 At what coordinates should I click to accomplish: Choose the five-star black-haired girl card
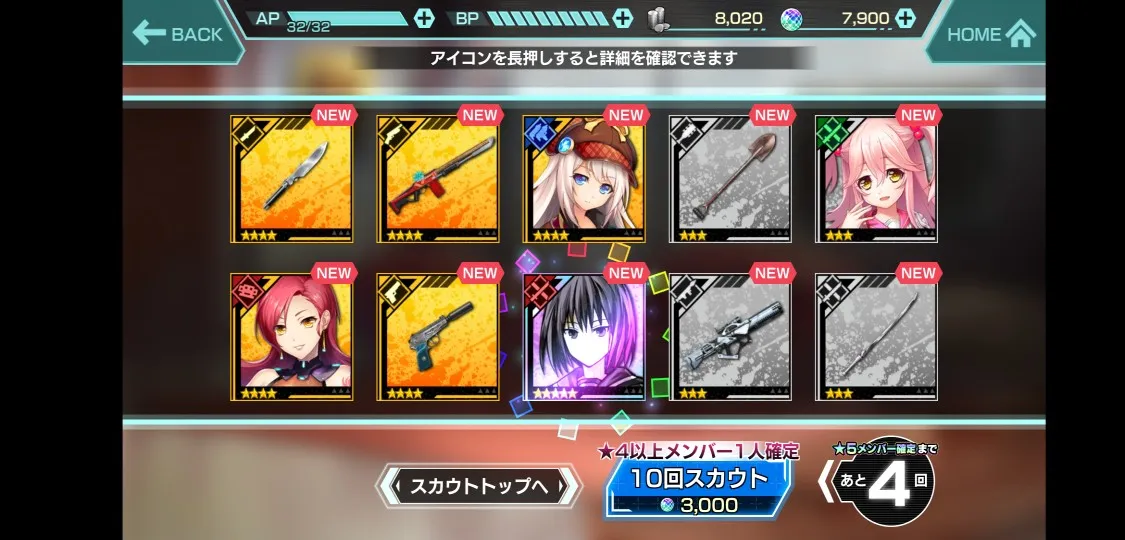pos(584,338)
